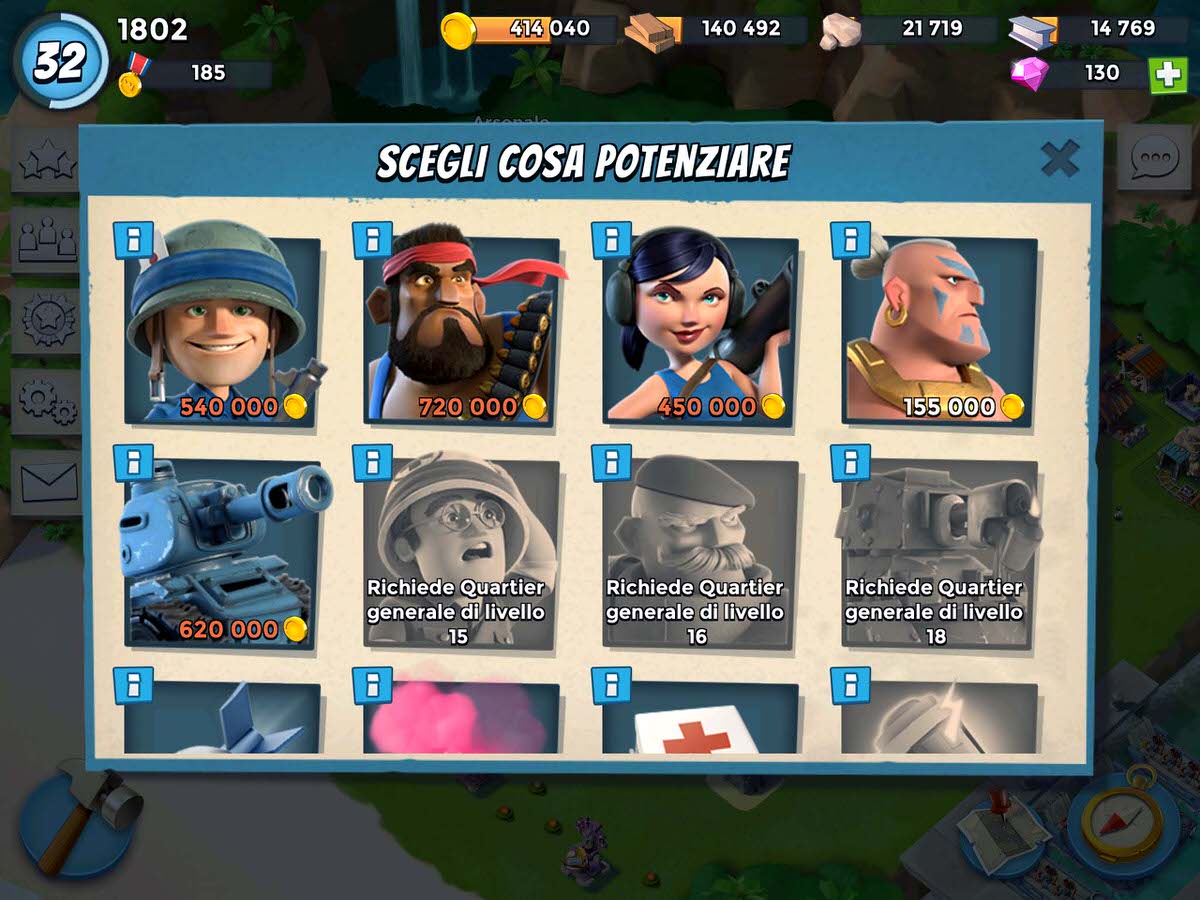The width and height of the screenshot is (1200, 900).
Task: Open the mailbox envelope
Action: click(x=47, y=482)
